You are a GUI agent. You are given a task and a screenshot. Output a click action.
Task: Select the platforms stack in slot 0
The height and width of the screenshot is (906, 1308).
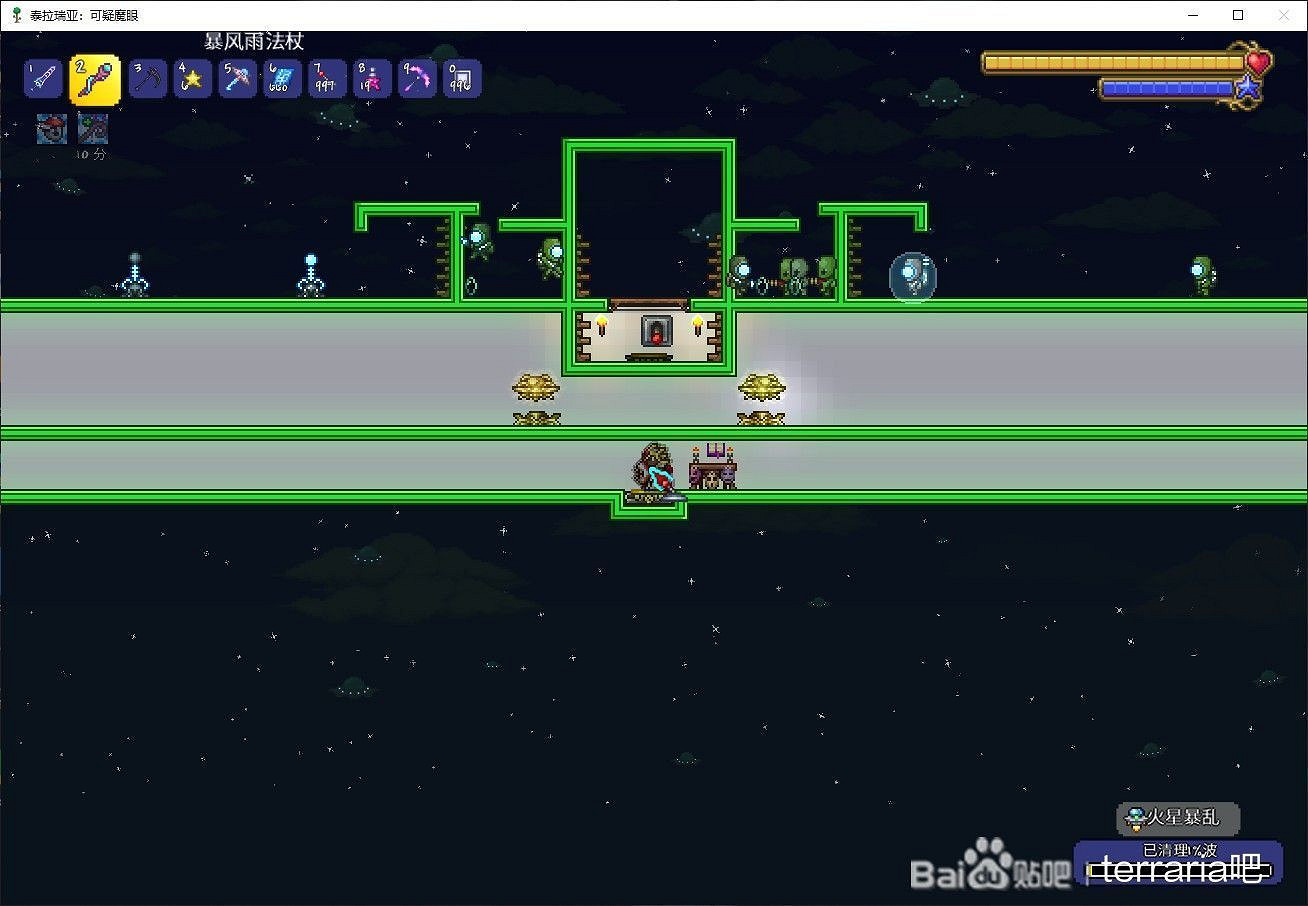pyautogui.click(x=462, y=78)
